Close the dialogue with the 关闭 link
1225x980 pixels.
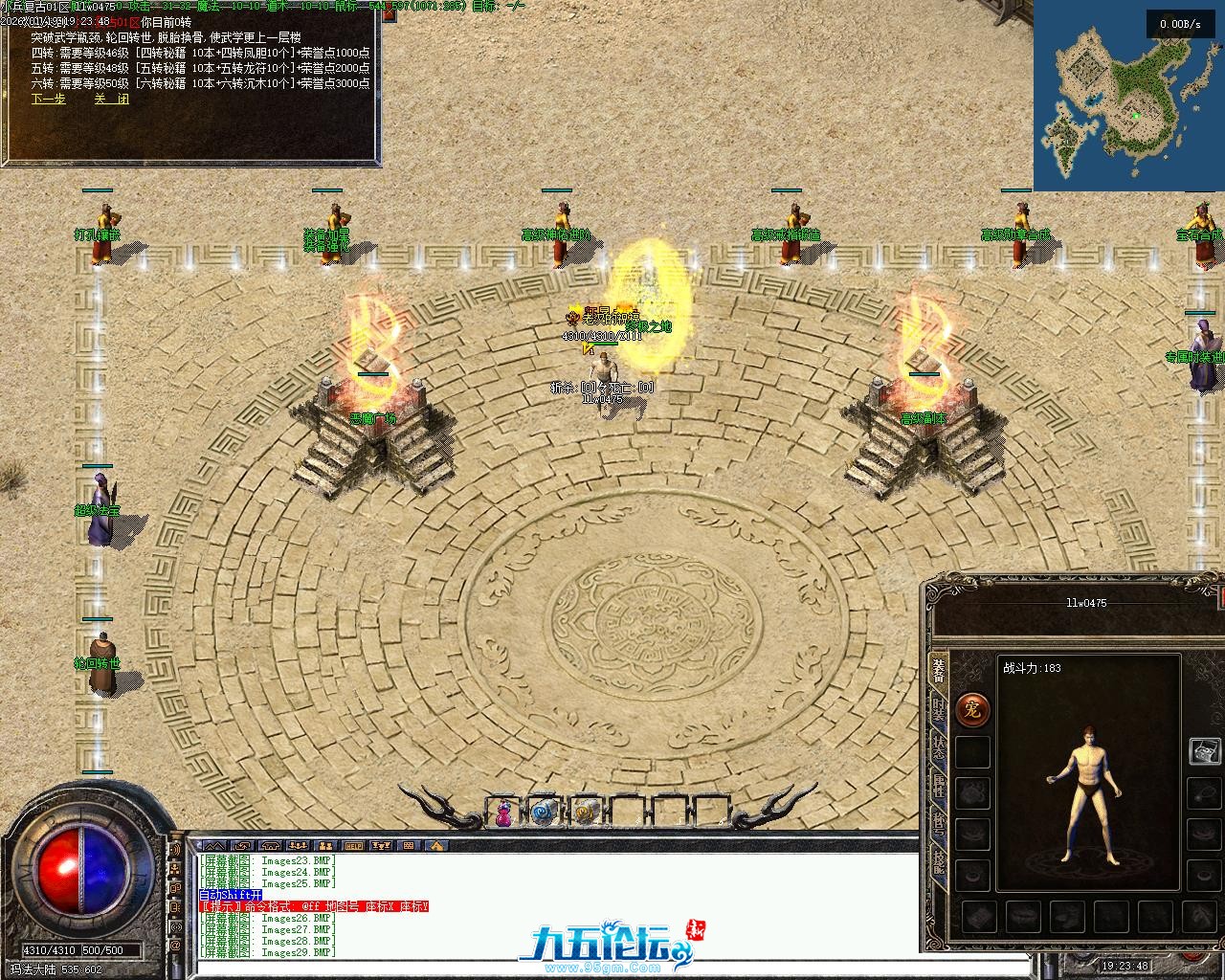111,99
